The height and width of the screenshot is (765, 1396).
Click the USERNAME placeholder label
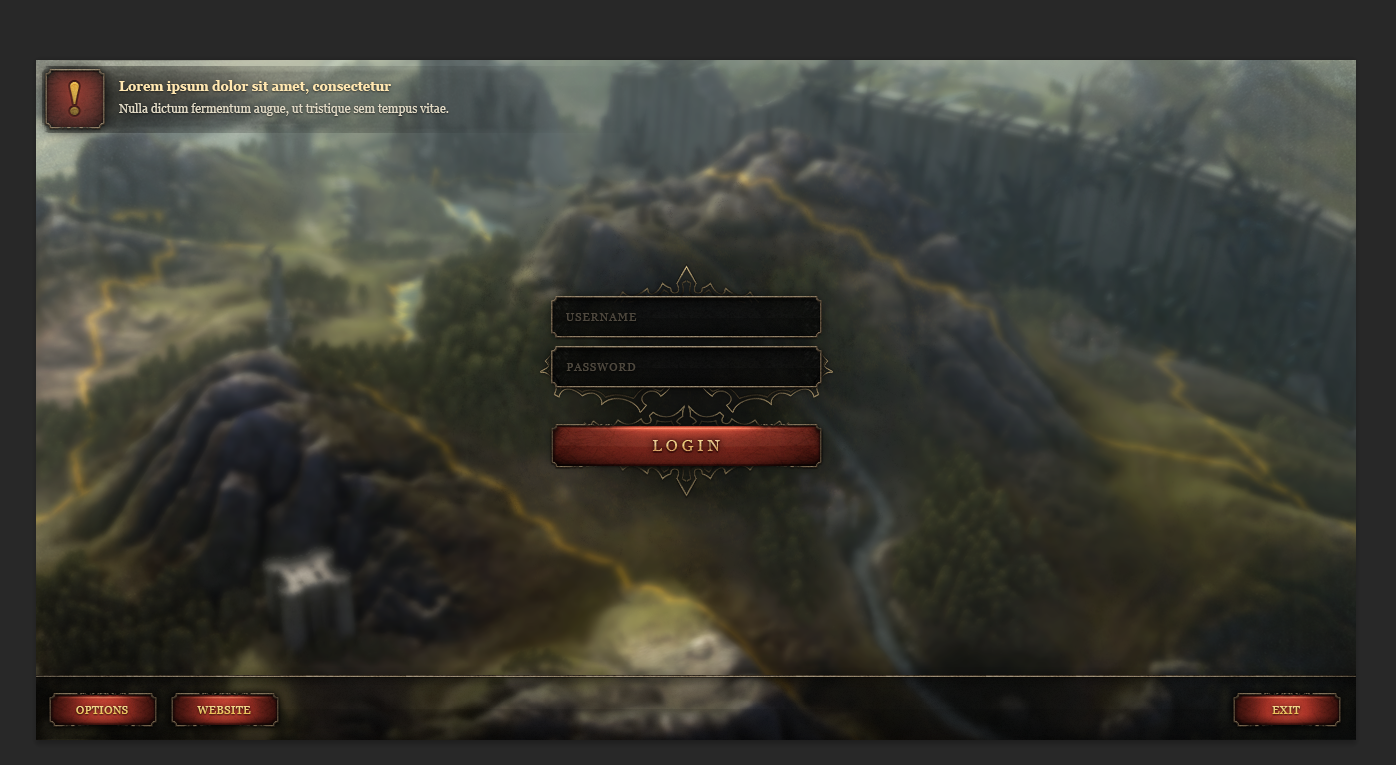coord(600,316)
